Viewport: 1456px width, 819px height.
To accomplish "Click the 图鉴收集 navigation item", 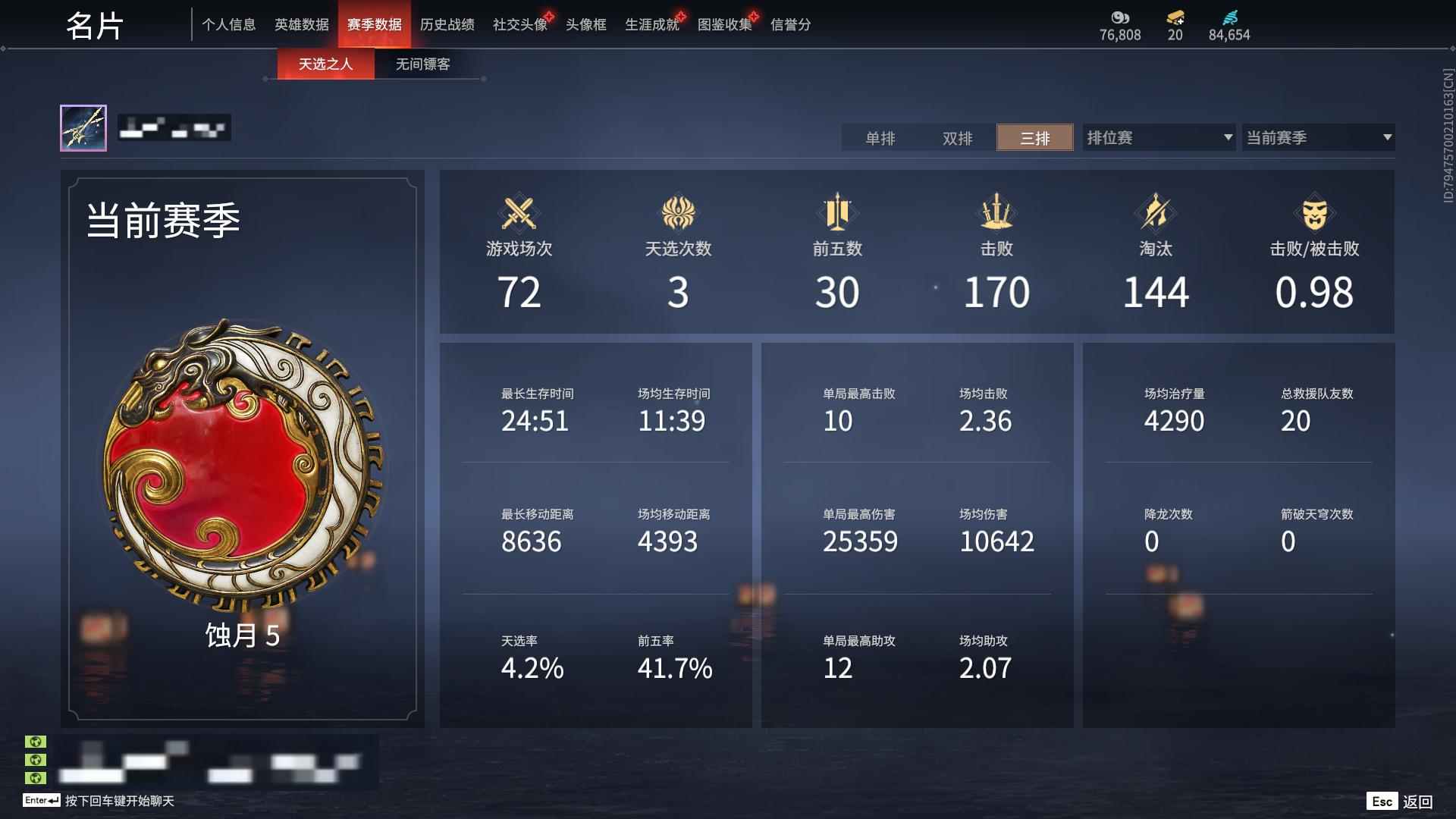I will point(724,24).
